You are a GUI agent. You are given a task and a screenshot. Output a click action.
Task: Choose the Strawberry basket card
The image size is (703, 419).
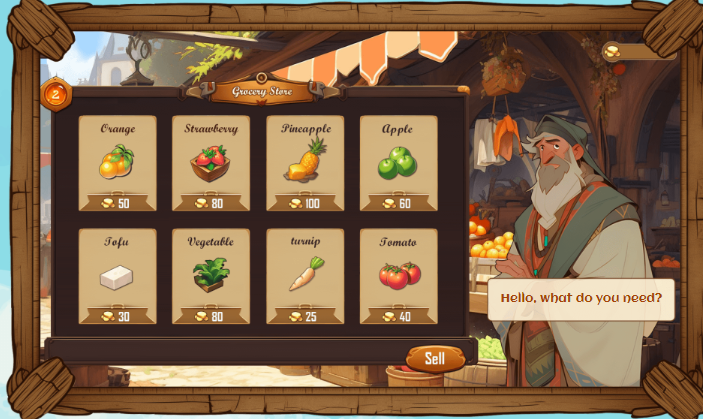coord(211,163)
